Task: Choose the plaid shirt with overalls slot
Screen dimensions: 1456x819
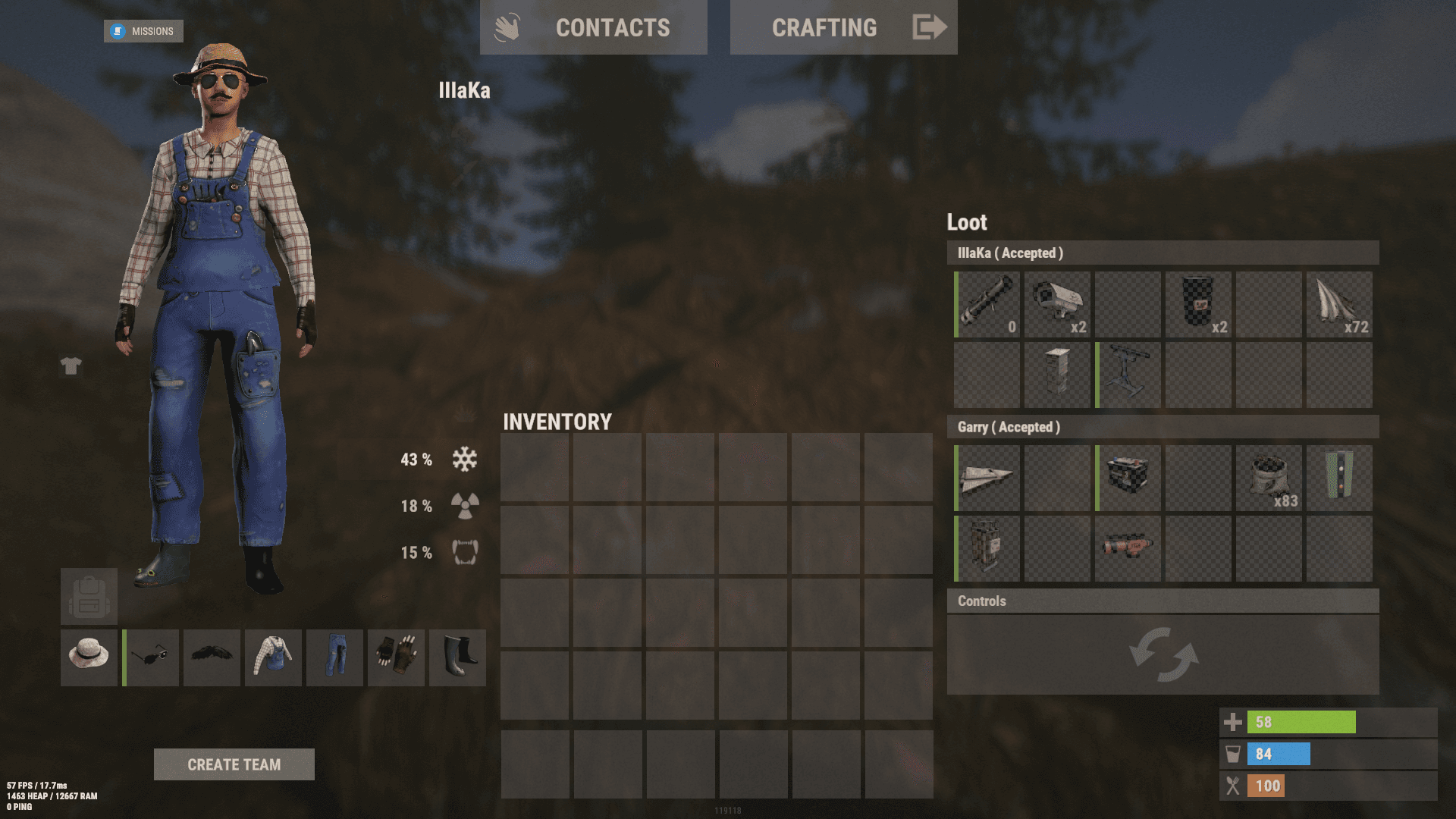Action: [x=273, y=657]
